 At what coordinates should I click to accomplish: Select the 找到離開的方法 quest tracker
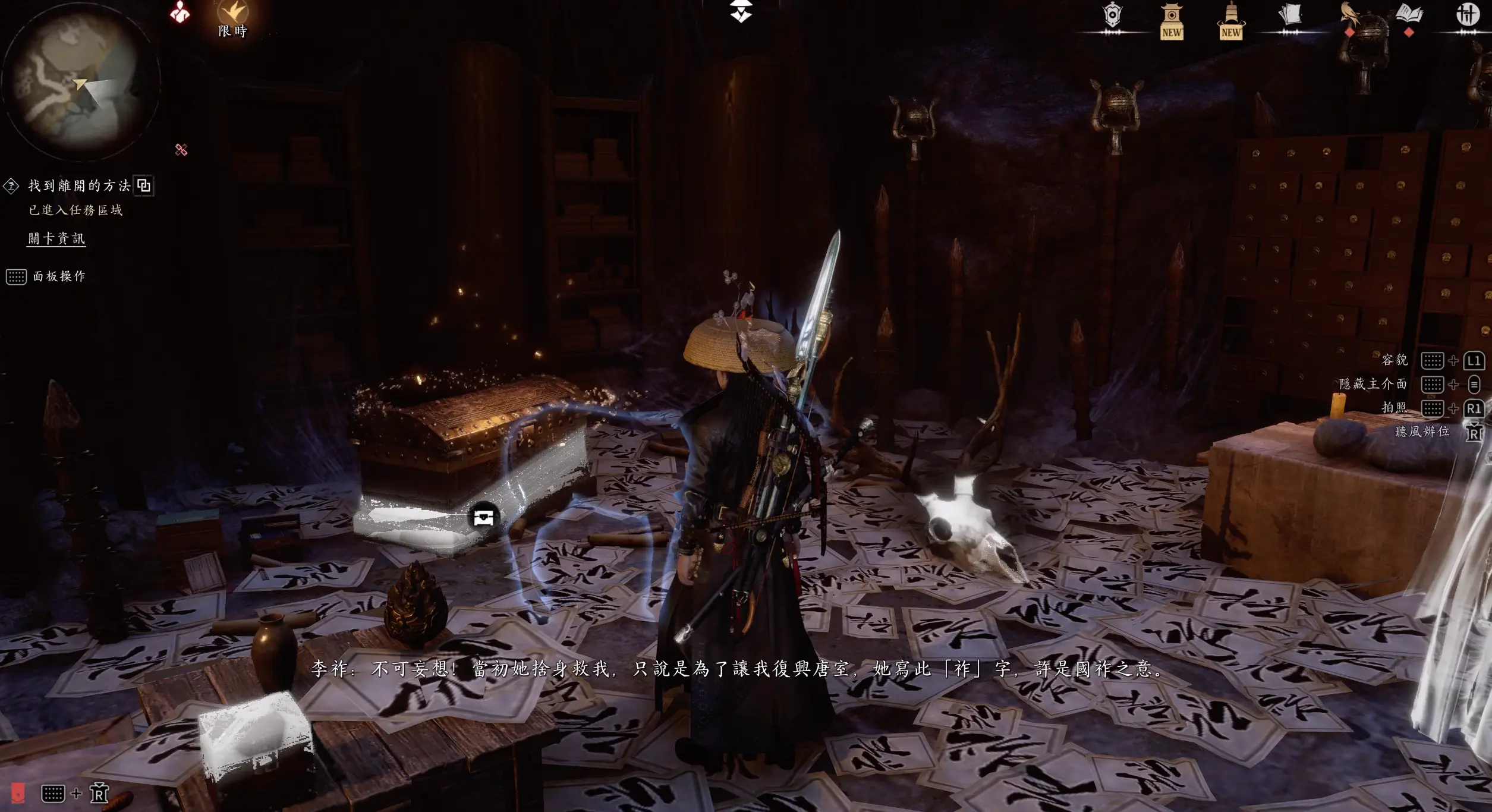click(x=79, y=186)
